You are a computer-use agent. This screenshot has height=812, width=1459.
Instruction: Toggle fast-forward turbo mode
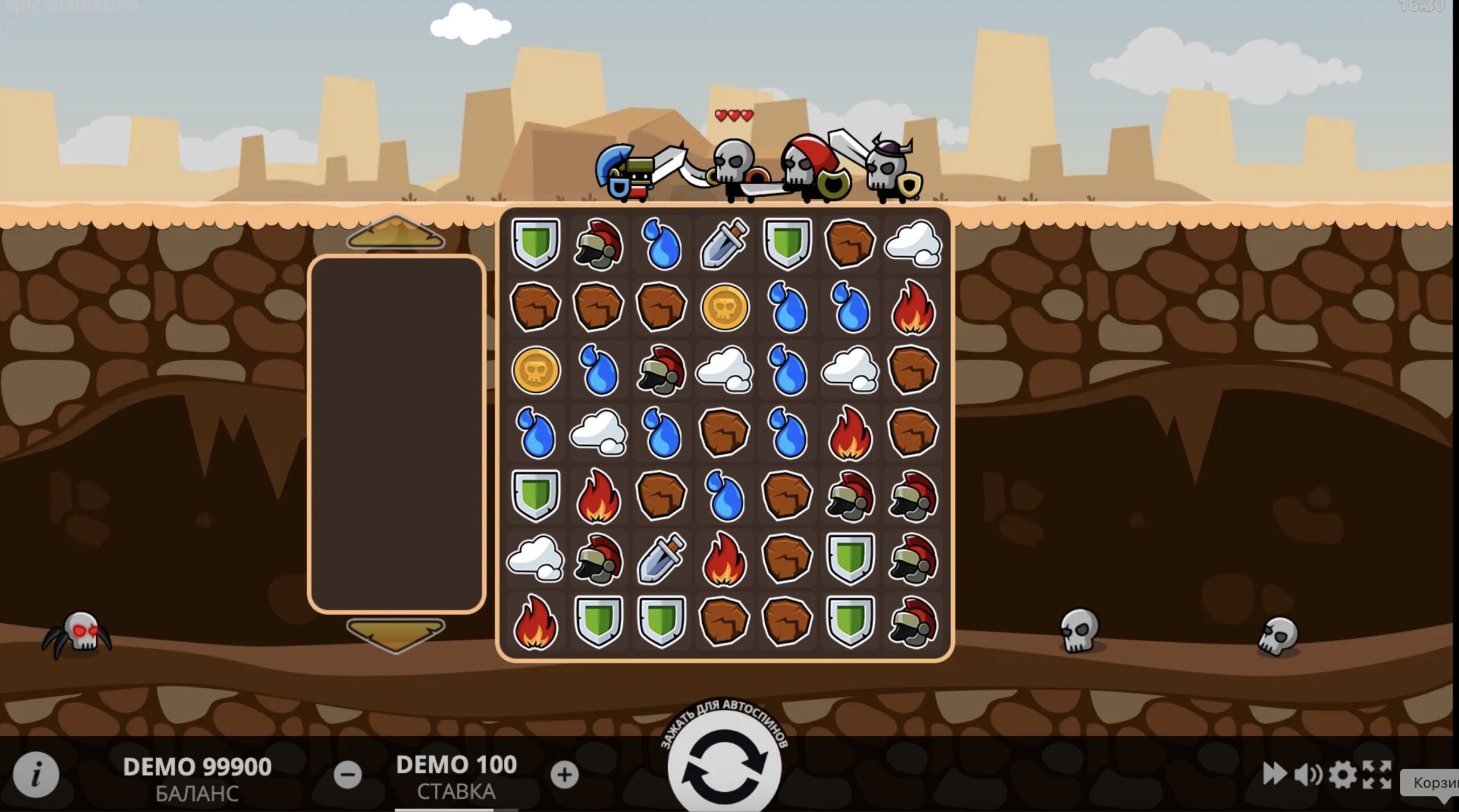point(1274,774)
